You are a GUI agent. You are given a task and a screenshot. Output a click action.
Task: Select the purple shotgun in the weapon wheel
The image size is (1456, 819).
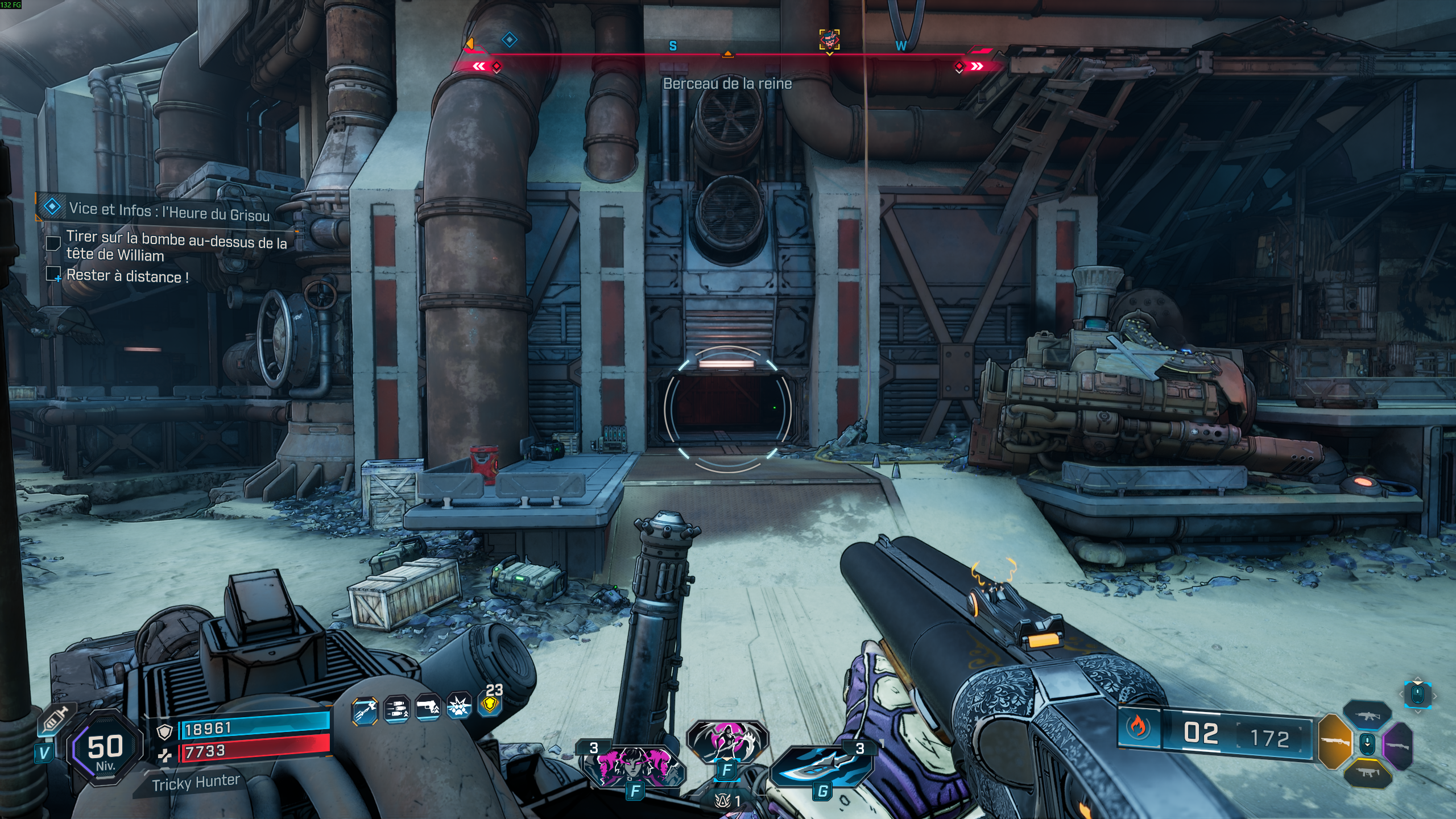click(1399, 747)
